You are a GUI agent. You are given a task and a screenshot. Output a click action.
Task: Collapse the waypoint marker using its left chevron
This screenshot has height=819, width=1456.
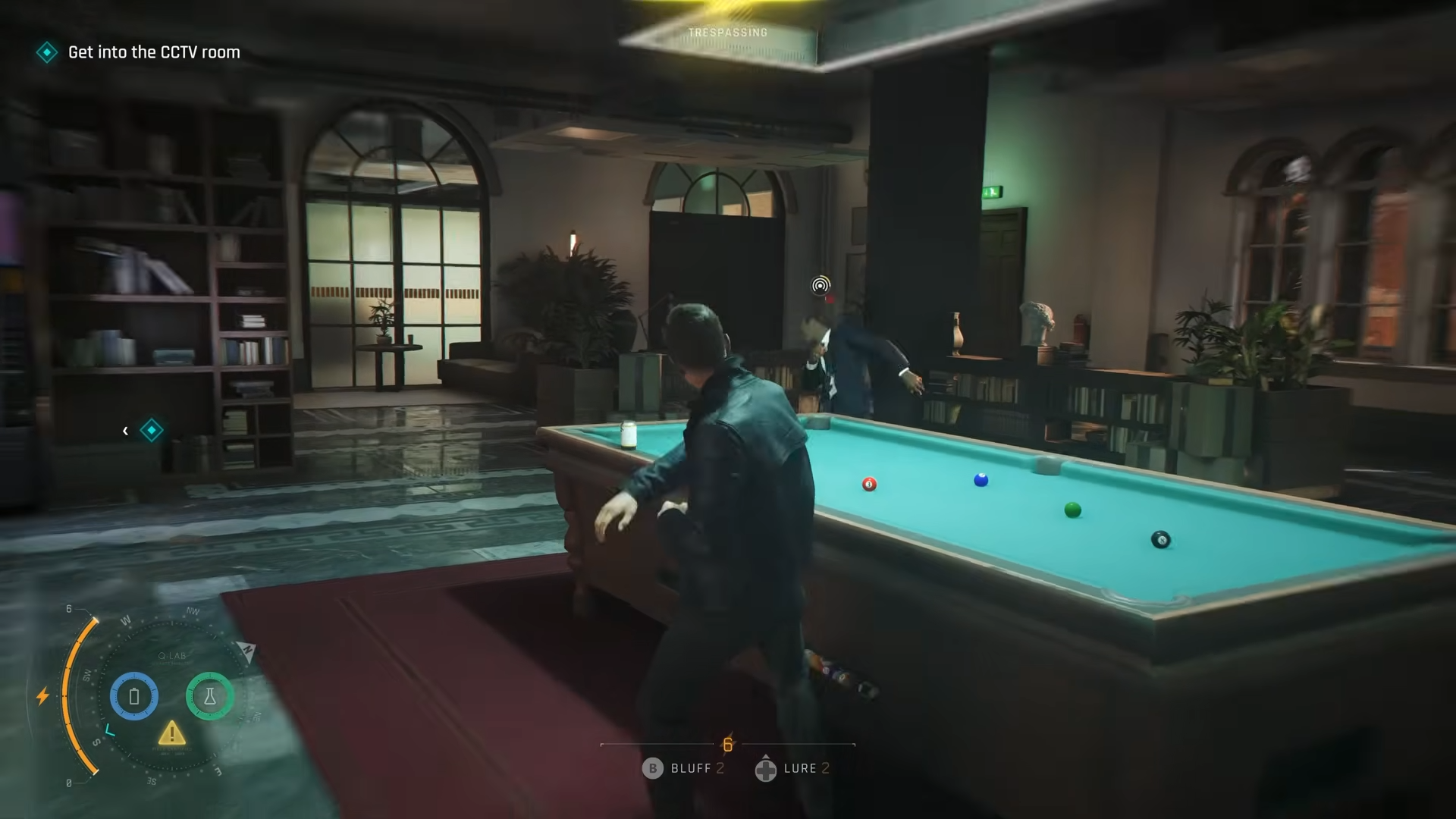pyautogui.click(x=125, y=430)
